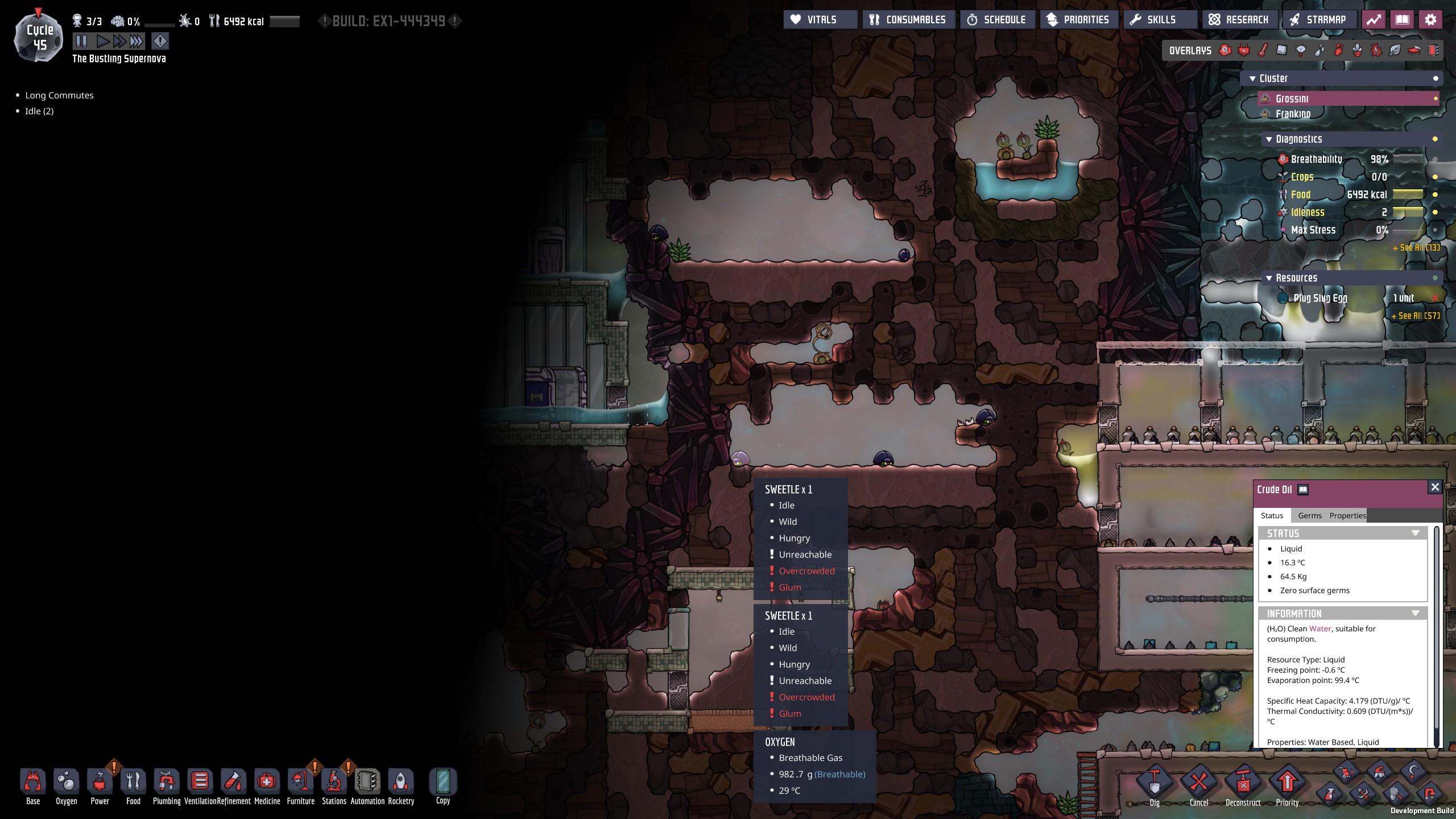This screenshot has width=1456, height=819.
Task: Open the Priorities screen
Action: (x=1078, y=20)
